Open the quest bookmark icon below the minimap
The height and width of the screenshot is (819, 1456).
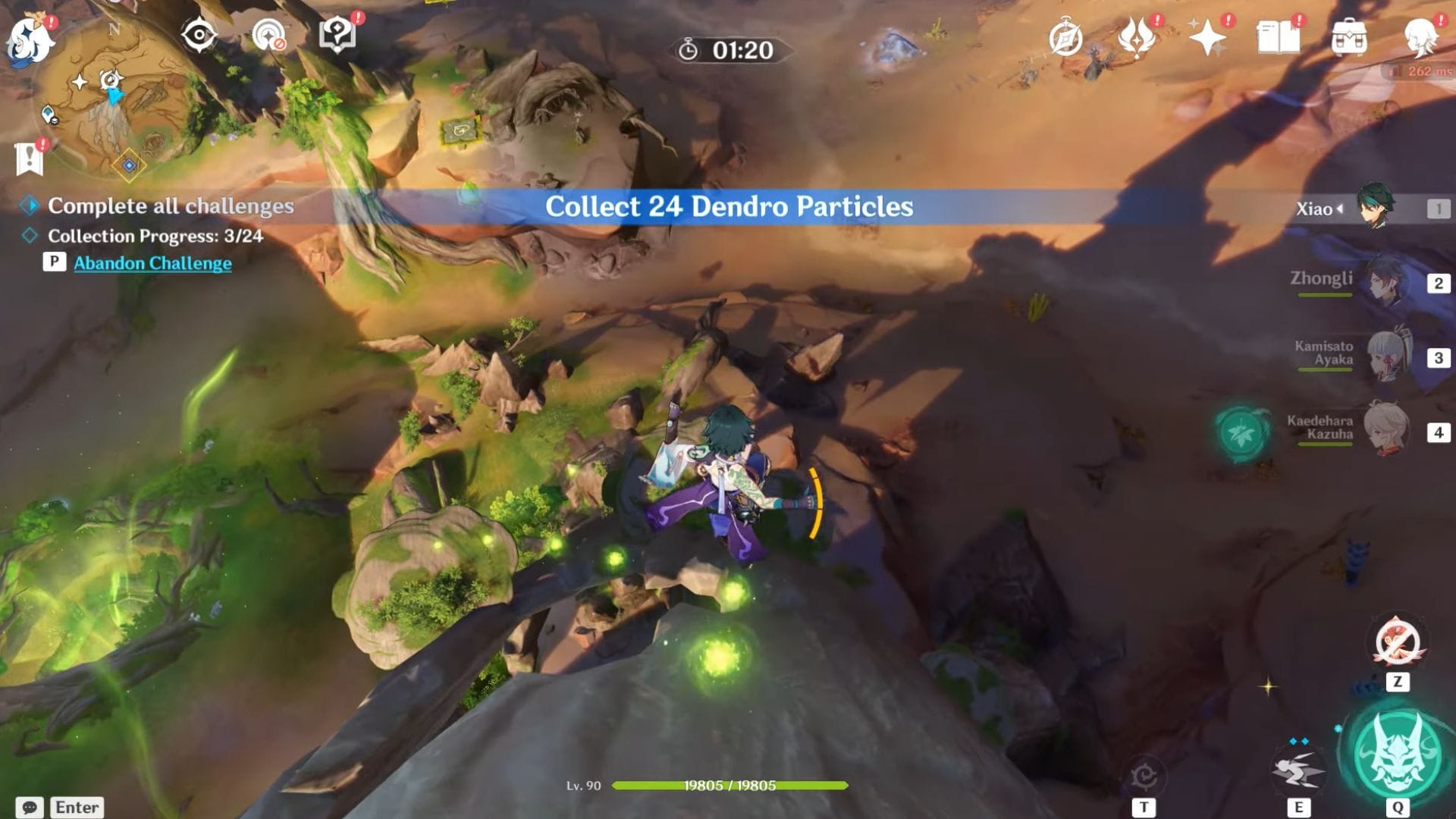point(29,159)
